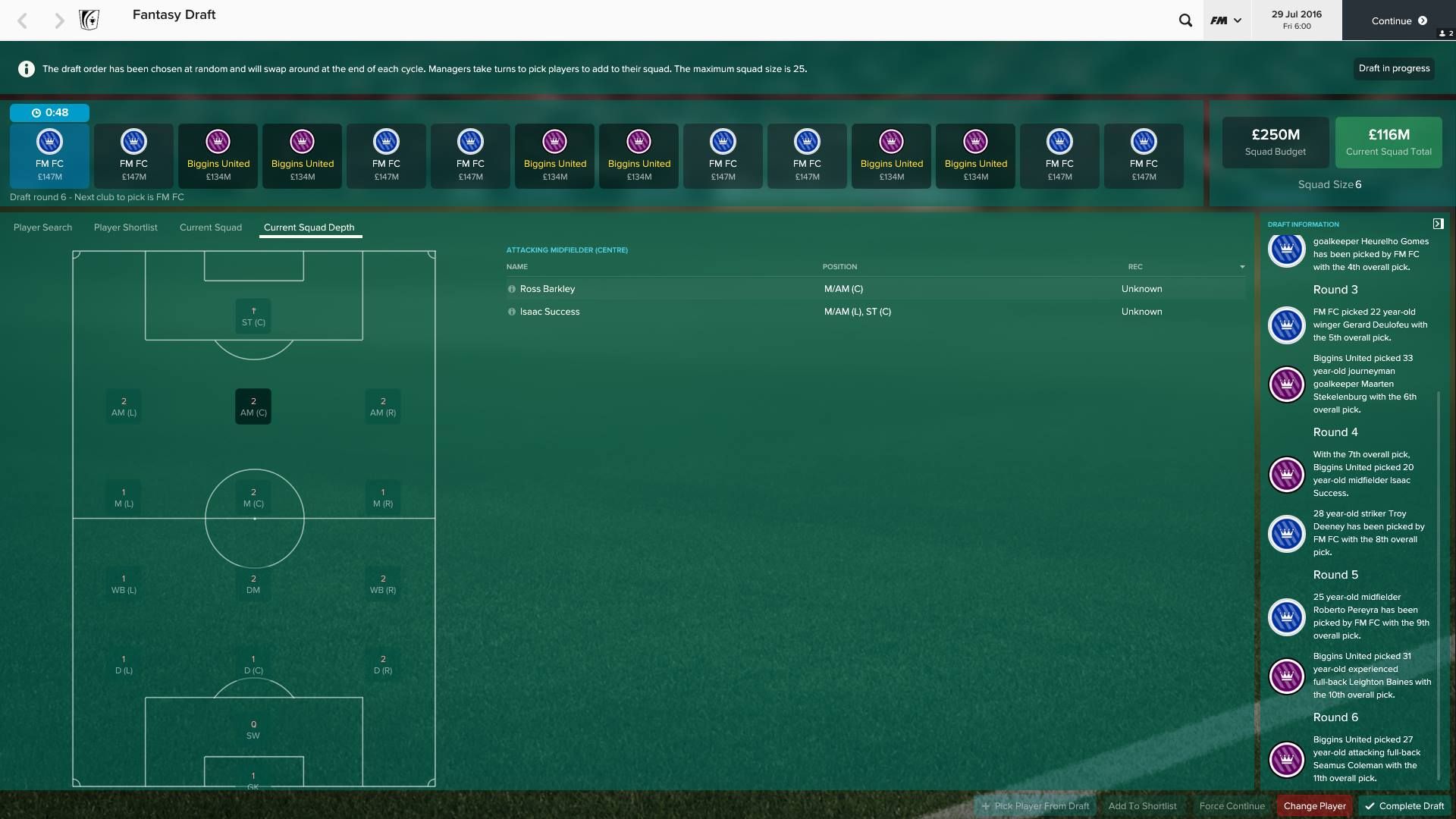This screenshot has width=1456, height=819.
Task: Select the AM (C) position node on the pitch
Action: pos(253,406)
